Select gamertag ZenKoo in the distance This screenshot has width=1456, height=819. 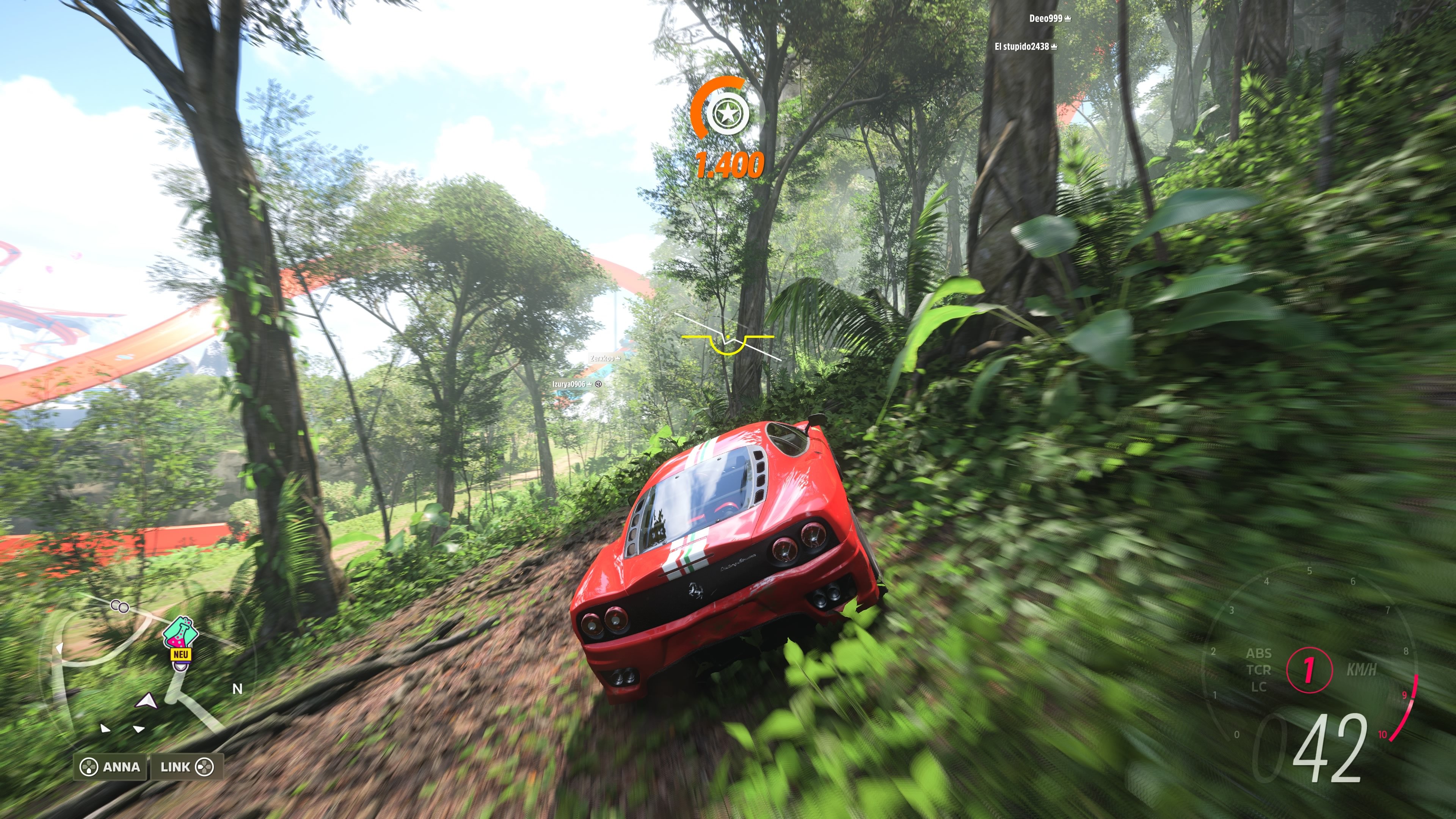pyautogui.click(x=602, y=358)
